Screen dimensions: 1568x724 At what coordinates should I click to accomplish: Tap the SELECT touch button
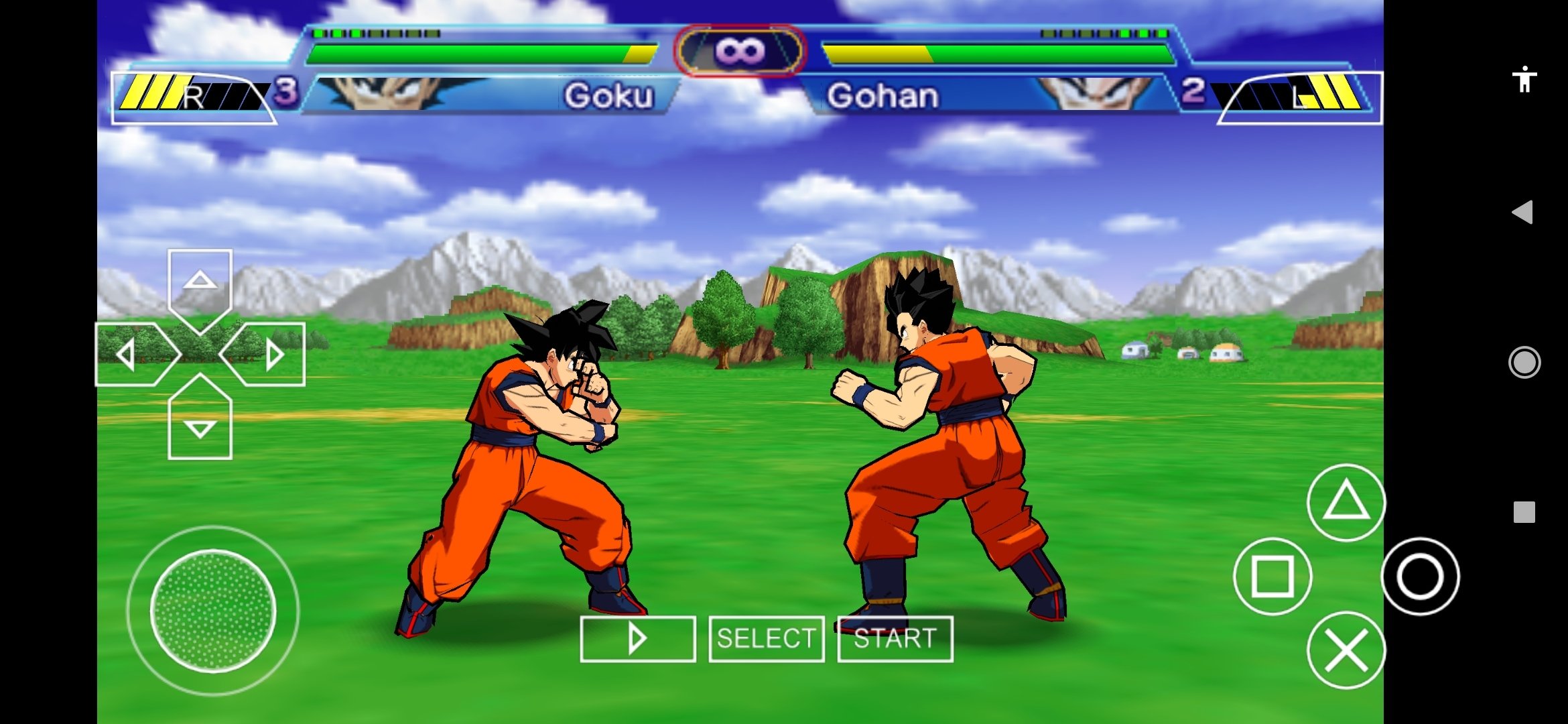pyautogui.click(x=767, y=639)
